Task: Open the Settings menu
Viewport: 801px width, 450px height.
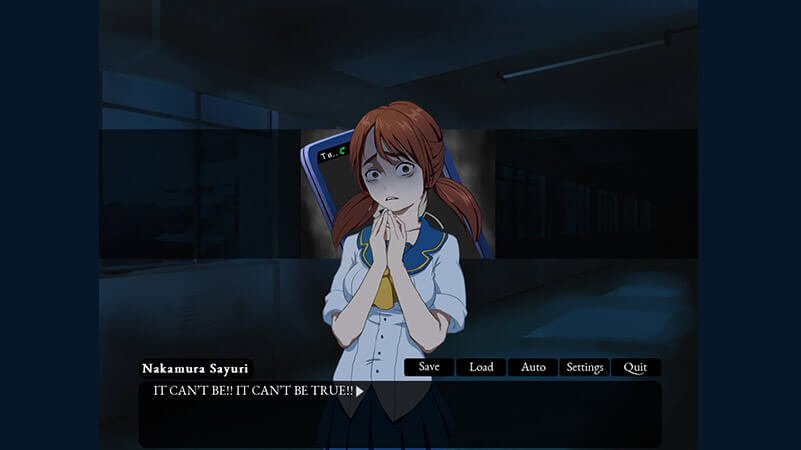Action: pos(585,367)
